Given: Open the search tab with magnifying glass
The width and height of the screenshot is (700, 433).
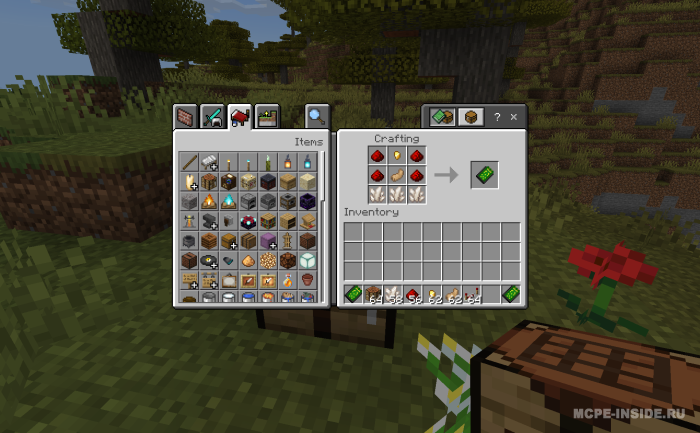Looking at the screenshot, I should 317,117.
